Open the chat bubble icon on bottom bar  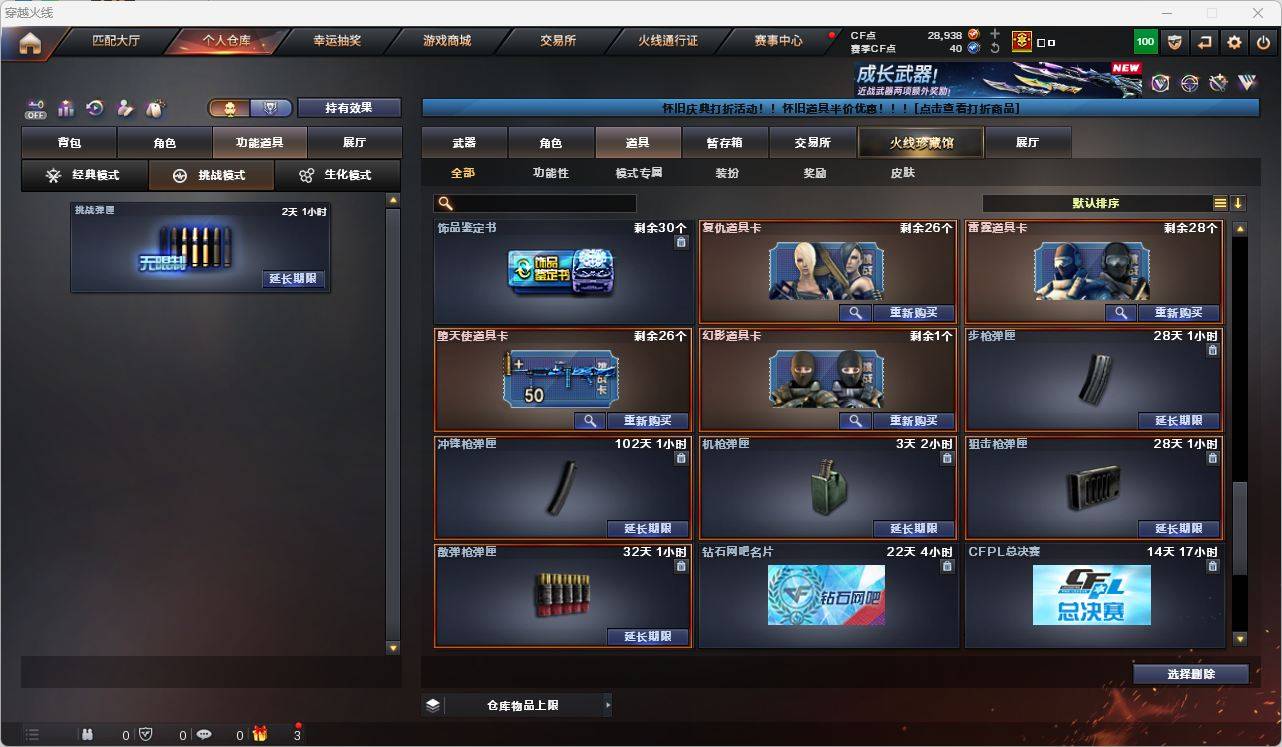pyautogui.click(x=203, y=735)
